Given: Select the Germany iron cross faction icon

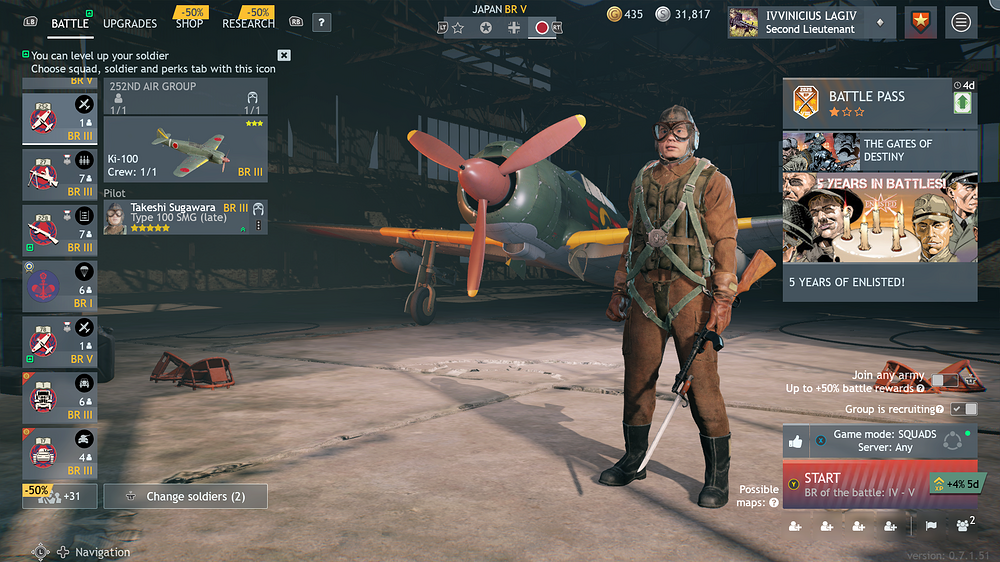Looking at the screenshot, I should pyautogui.click(x=514, y=28).
